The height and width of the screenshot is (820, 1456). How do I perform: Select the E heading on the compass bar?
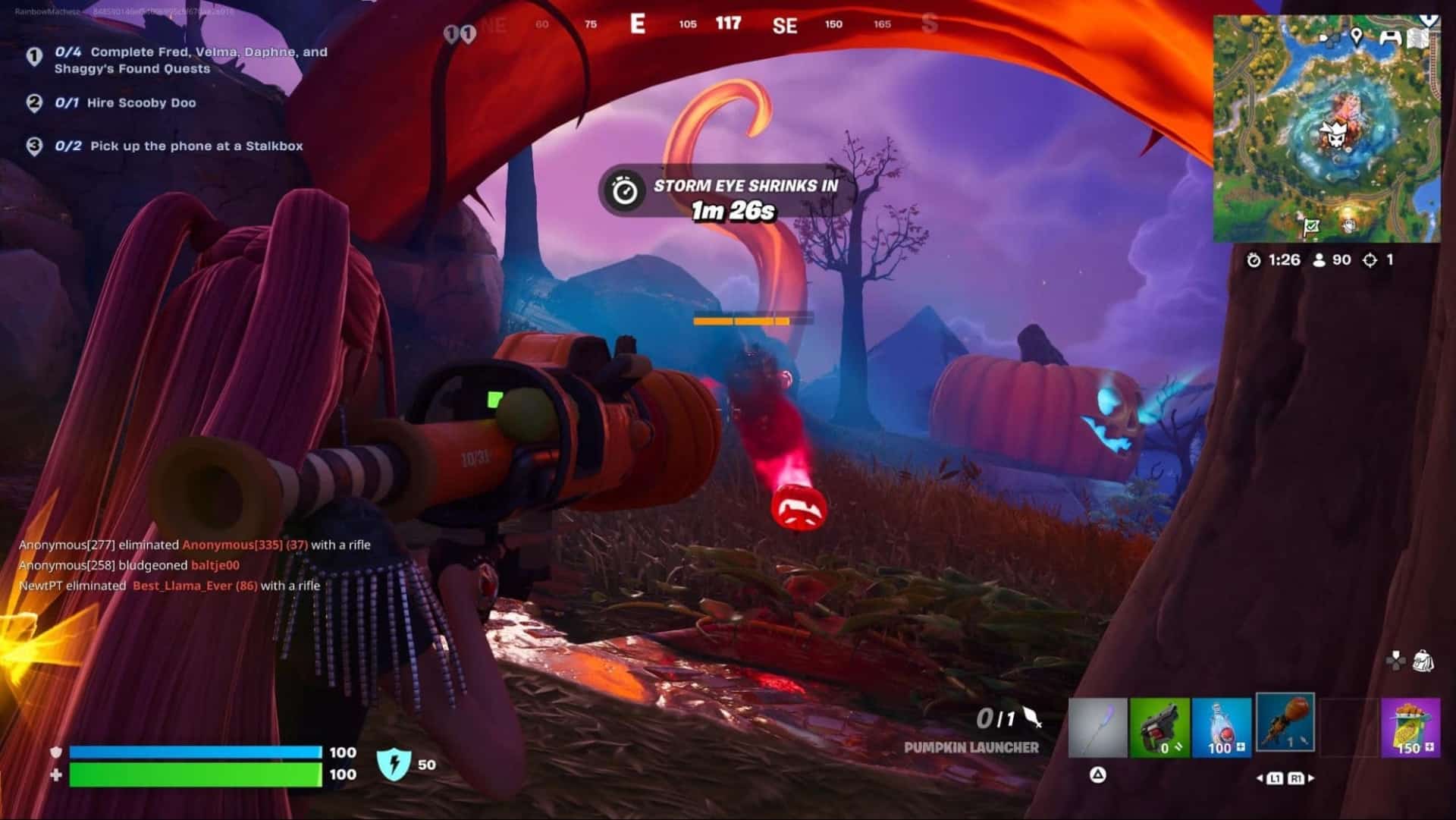[637, 24]
